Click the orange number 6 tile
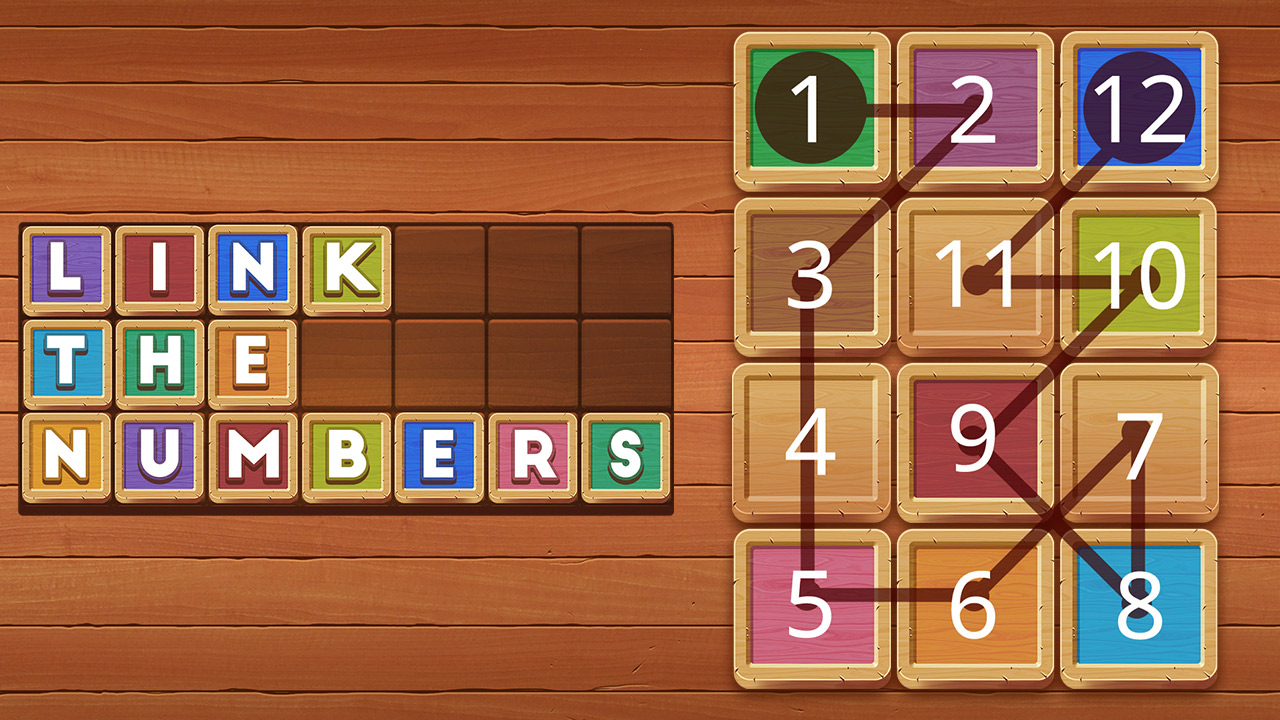 [975, 603]
